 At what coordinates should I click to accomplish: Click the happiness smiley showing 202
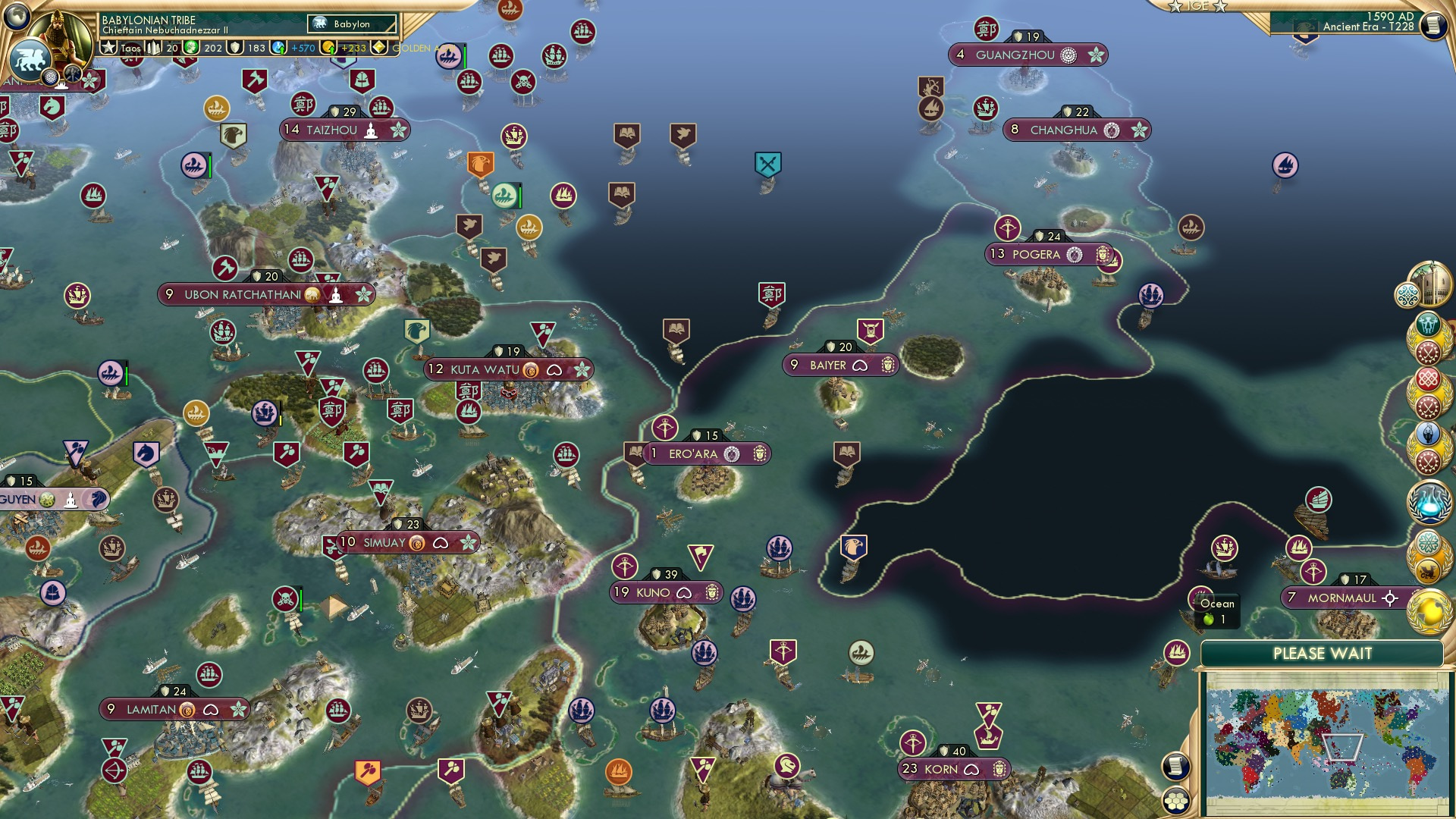[x=192, y=47]
